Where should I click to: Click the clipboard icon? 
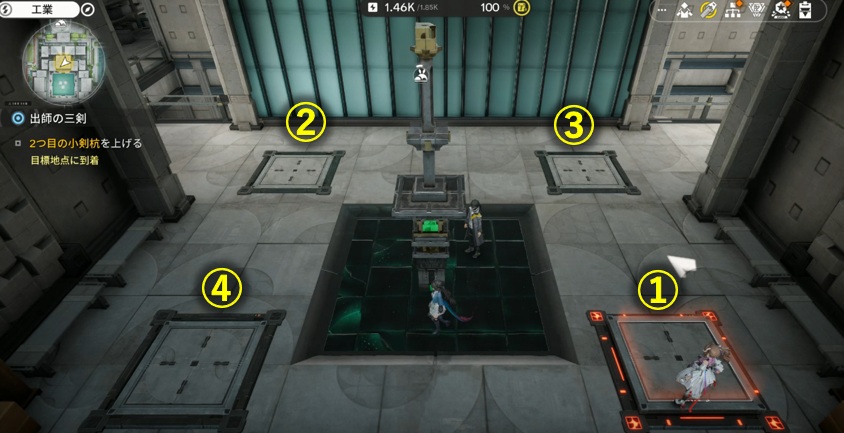coord(805,11)
